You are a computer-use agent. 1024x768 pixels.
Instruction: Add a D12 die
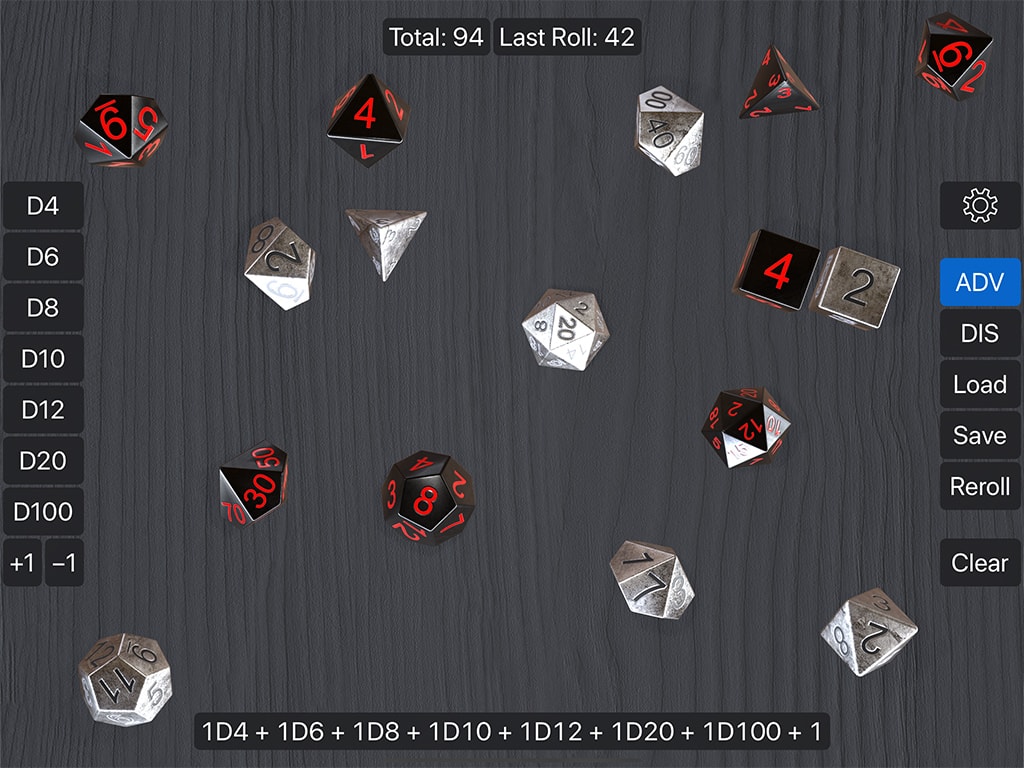pyautogui.click(x=43, y=410)
